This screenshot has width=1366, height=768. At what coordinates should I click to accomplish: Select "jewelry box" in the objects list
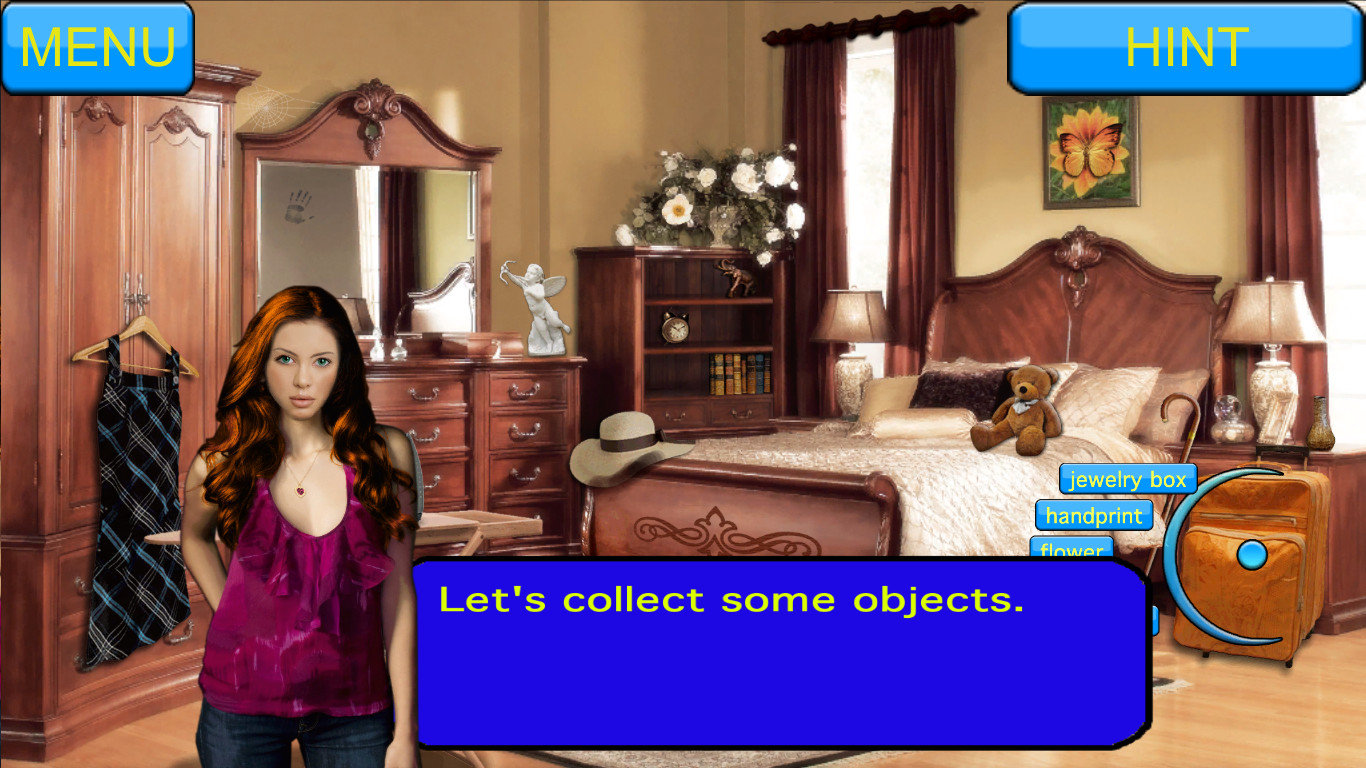coord(1126,479)
